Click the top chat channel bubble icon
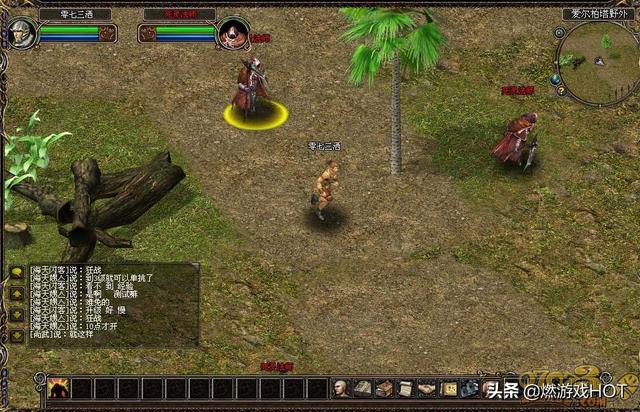Screen dimensions: 640x412 (x=17, y=271)
